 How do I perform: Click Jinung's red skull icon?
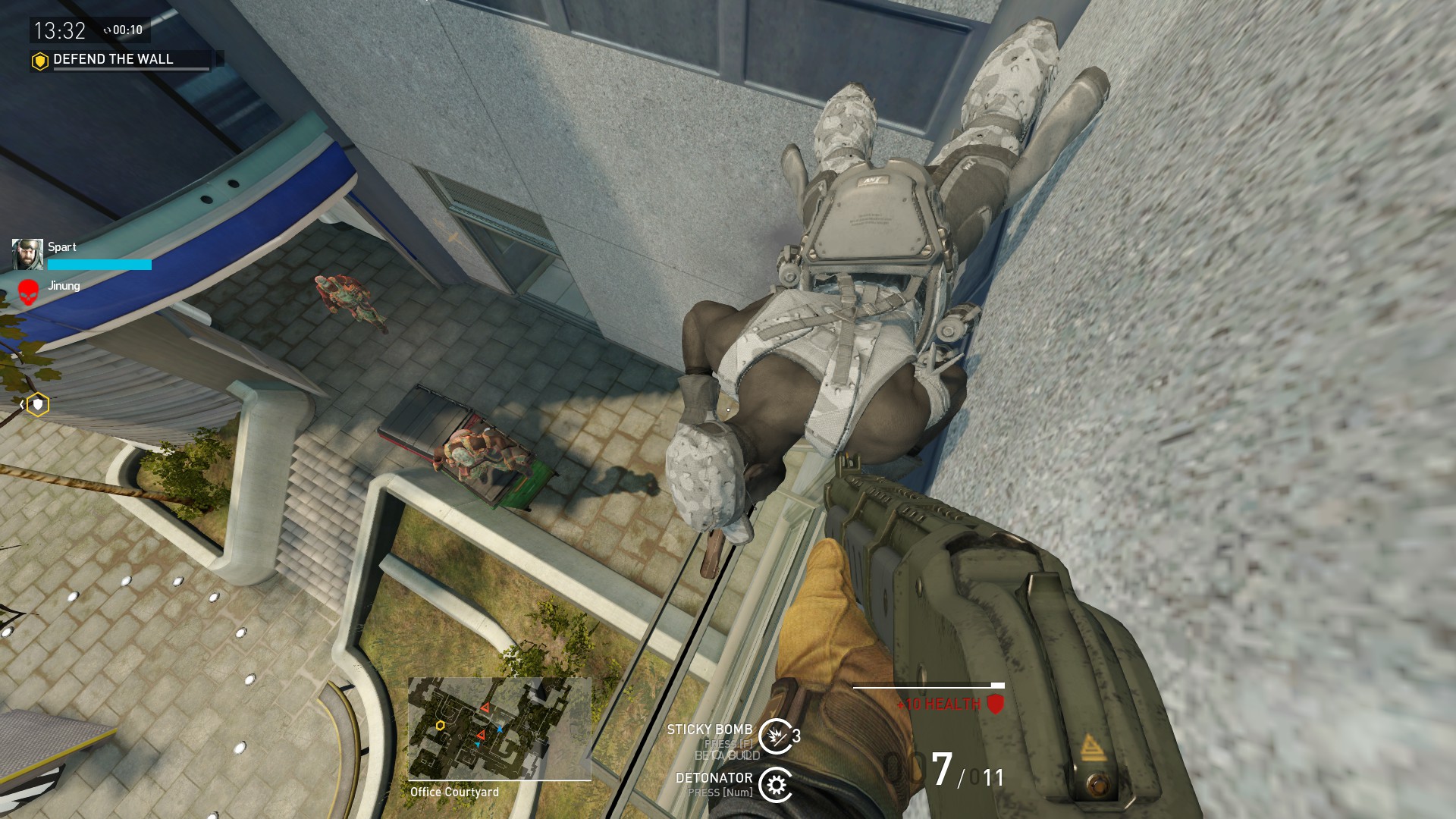coord(28,292)
